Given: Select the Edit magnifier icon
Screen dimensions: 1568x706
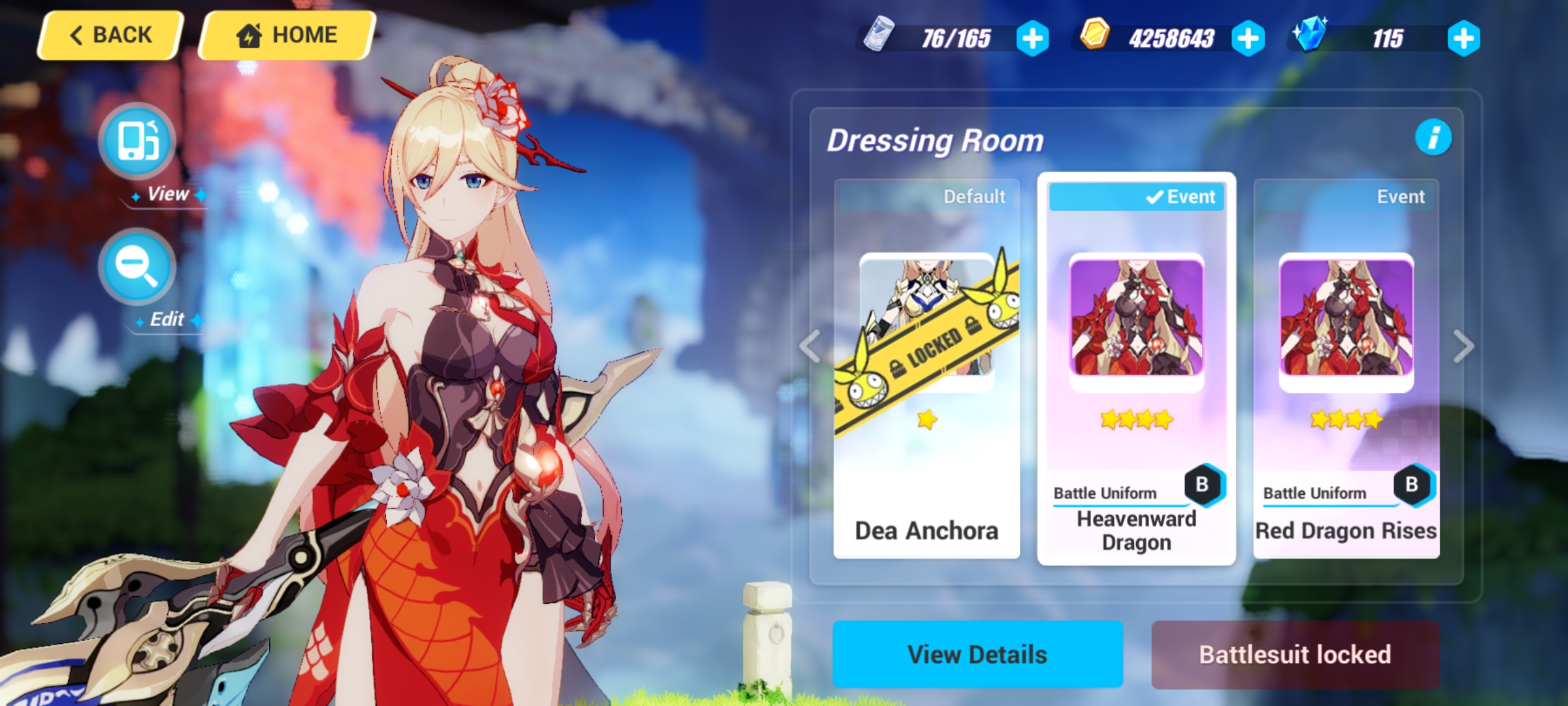Looking at the screenshot, I should point(136,267).
